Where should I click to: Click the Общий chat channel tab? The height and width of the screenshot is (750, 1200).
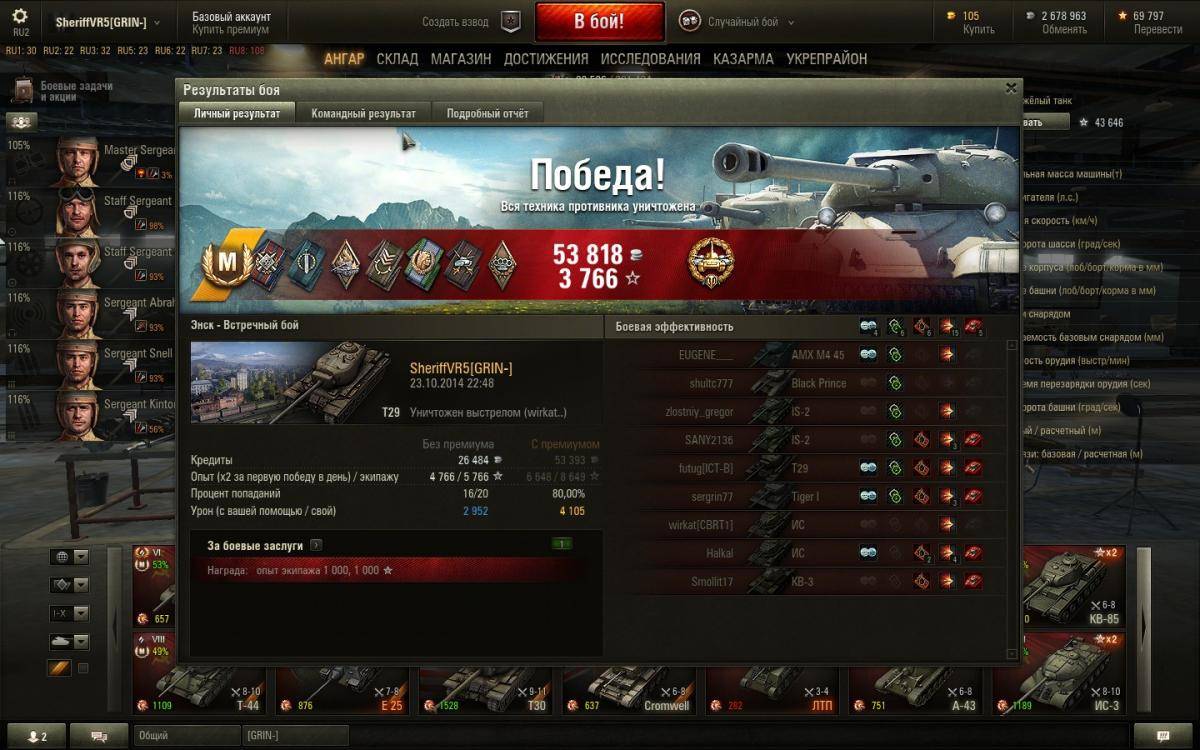184,736
